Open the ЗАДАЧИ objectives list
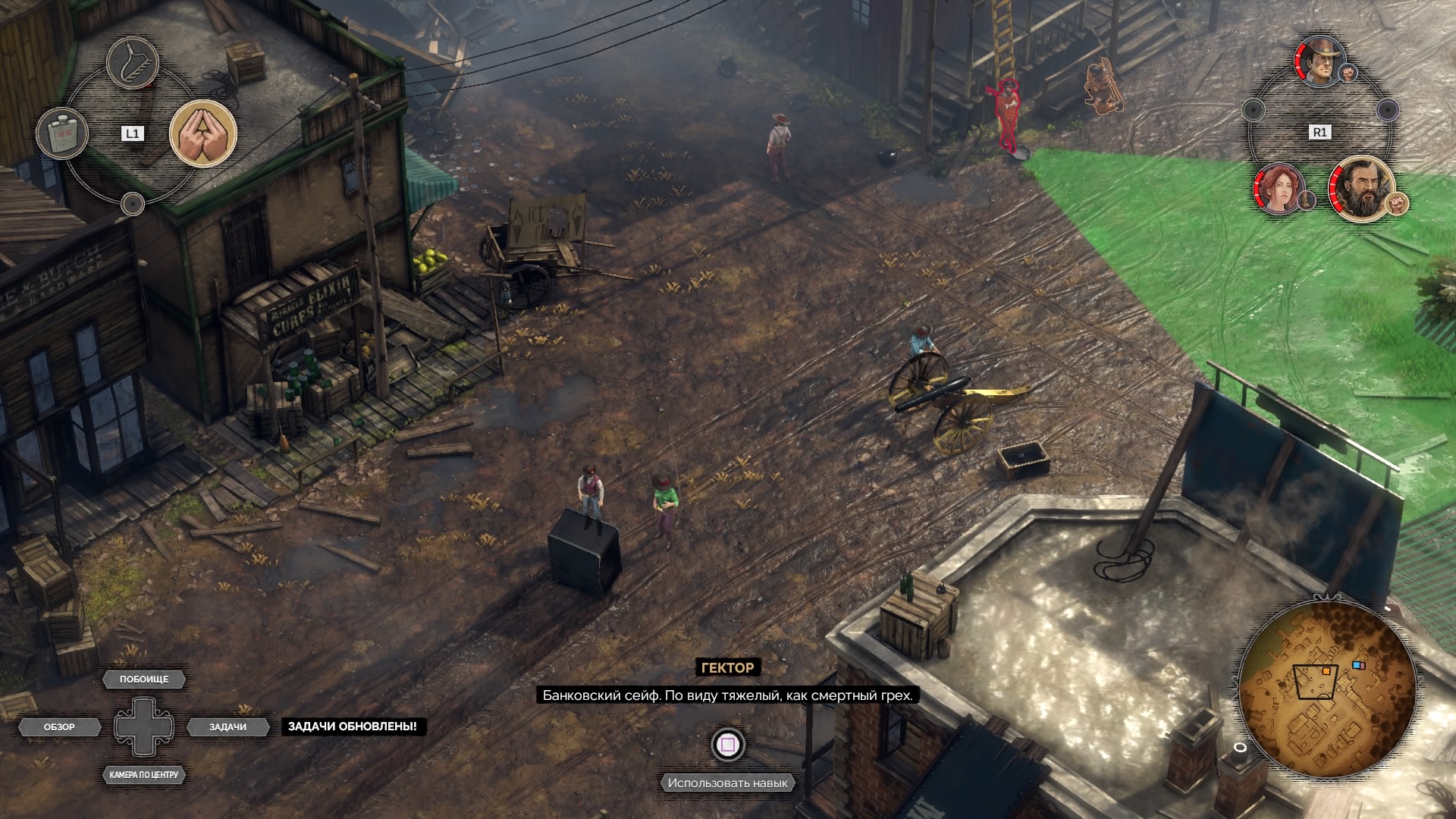Viewport: 1456px width, 819px height. (x=227, y=727)
